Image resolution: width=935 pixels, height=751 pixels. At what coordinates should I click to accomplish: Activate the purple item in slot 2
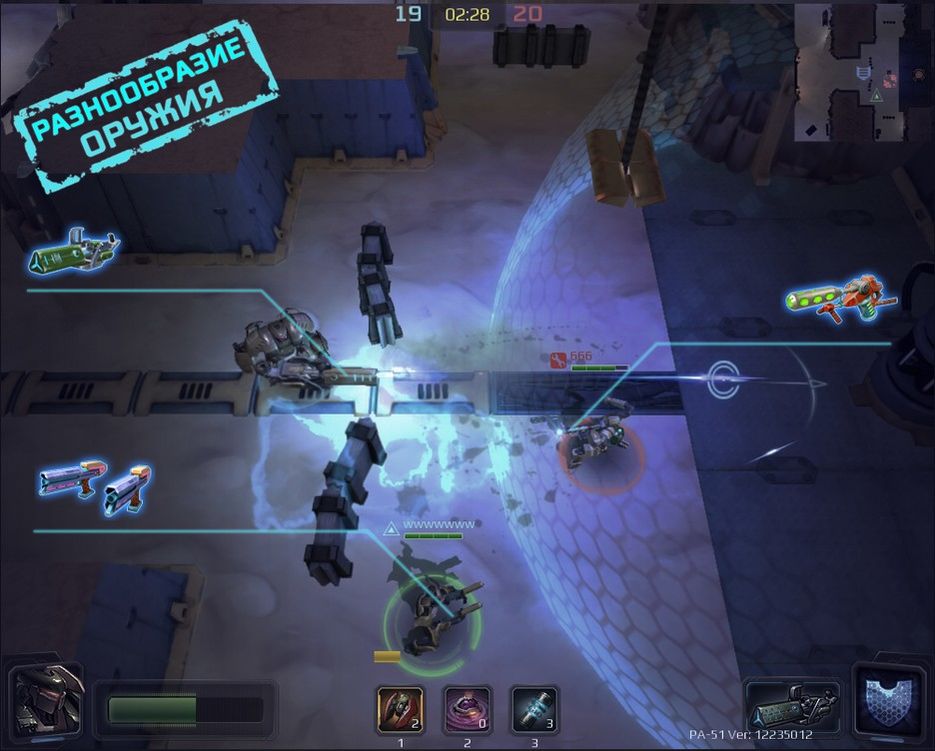[467, 709]
